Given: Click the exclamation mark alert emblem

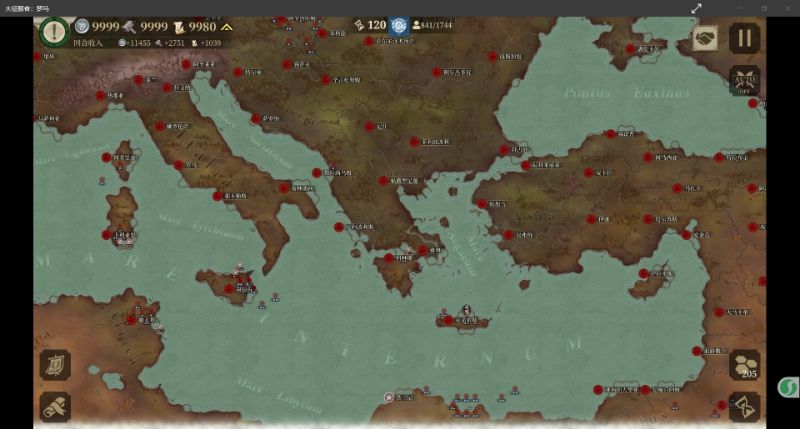Looking at the screenshot, I should pos(54,29).
